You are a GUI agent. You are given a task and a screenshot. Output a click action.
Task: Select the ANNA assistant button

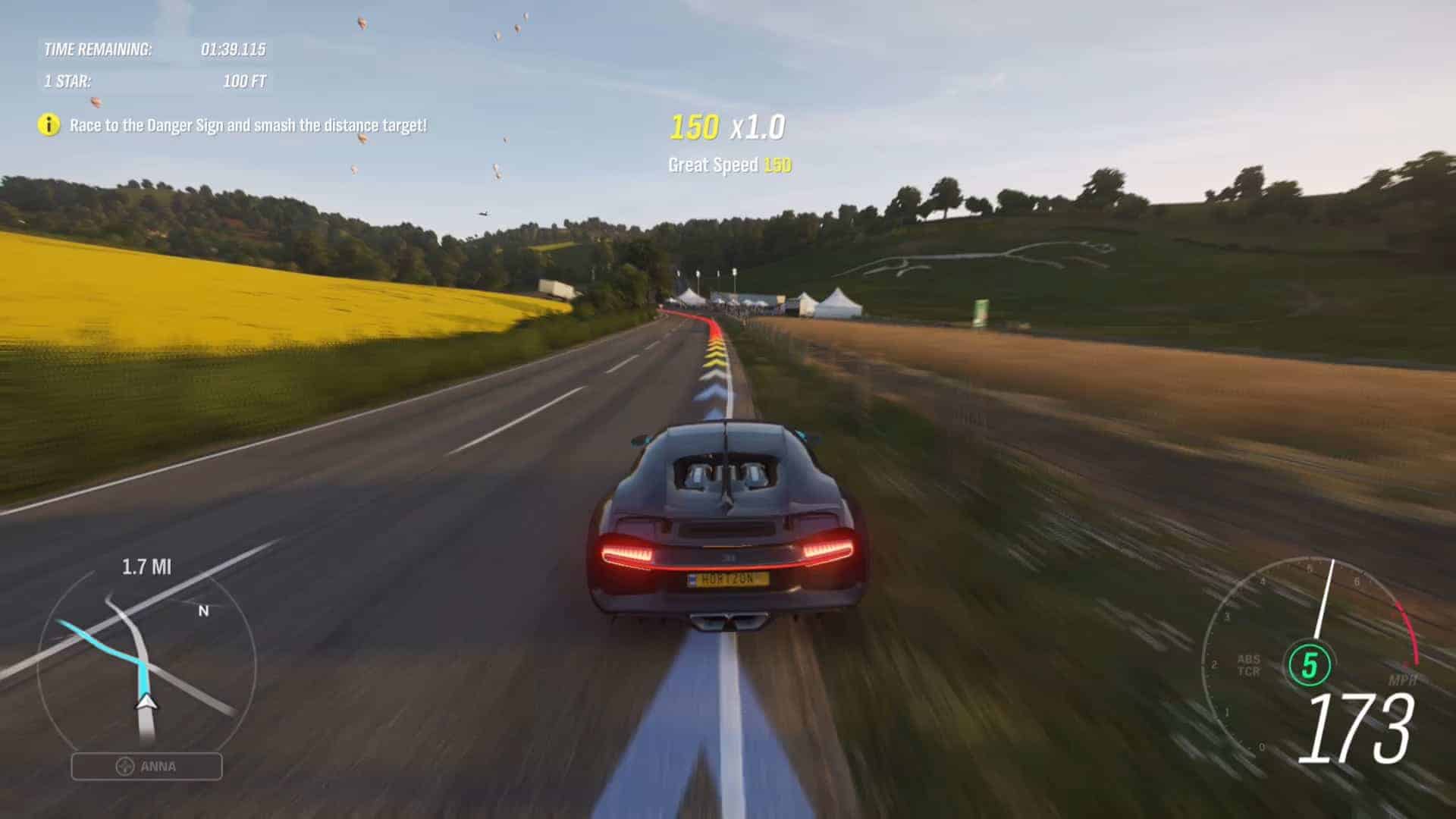pyautogui.click(x=147, y=767)
